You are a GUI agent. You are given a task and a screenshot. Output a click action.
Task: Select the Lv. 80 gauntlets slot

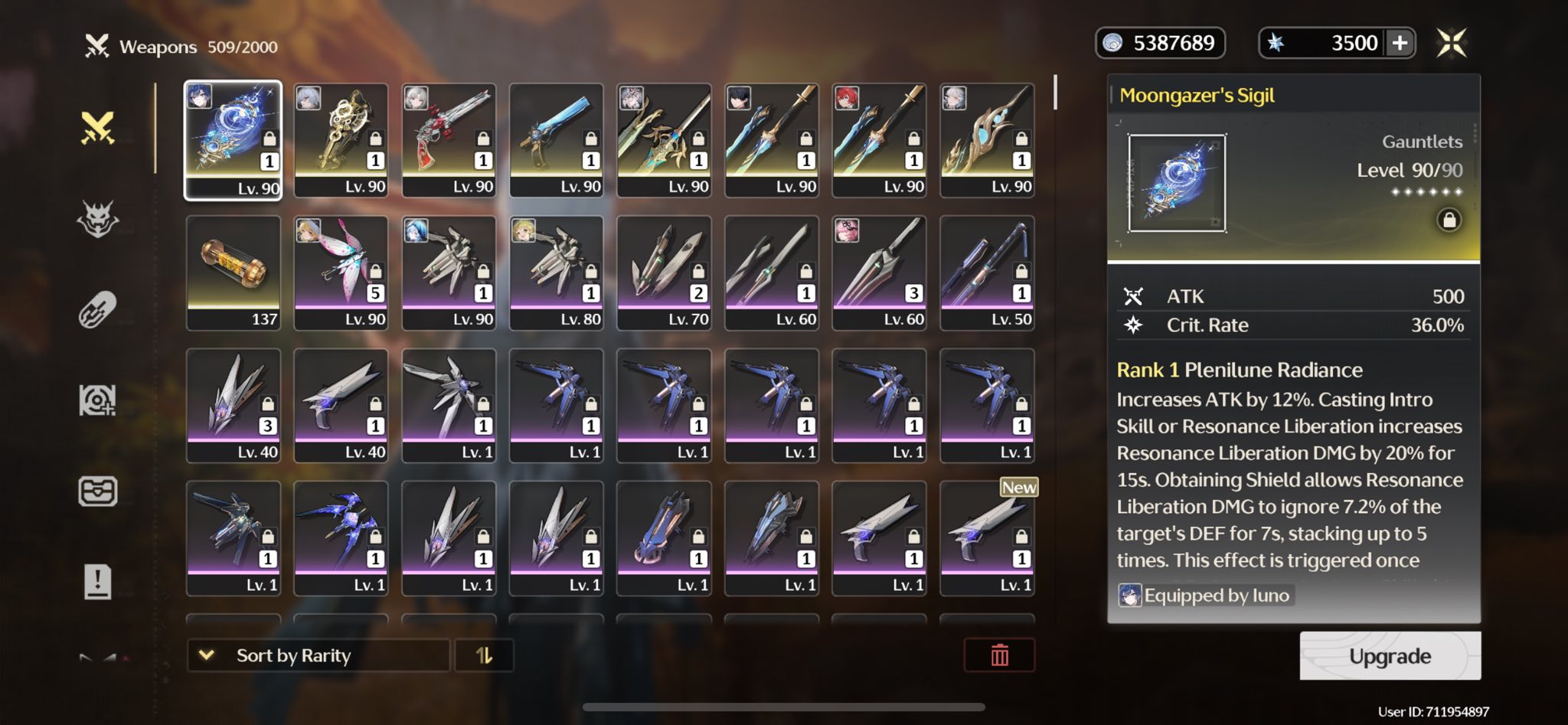tap(557, 273)
